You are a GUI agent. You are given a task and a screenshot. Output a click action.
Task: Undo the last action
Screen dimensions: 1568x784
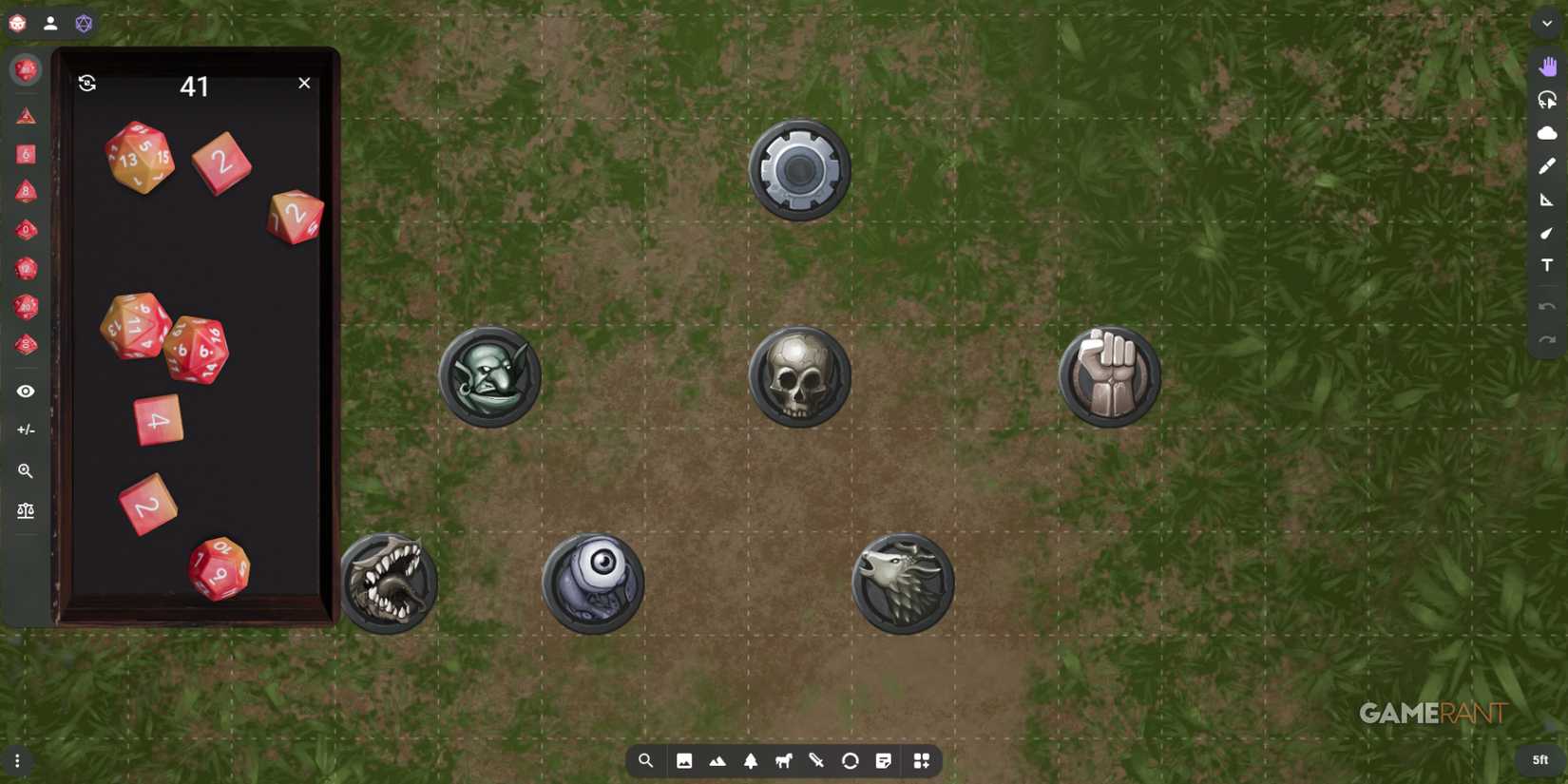click(1545, 304)
